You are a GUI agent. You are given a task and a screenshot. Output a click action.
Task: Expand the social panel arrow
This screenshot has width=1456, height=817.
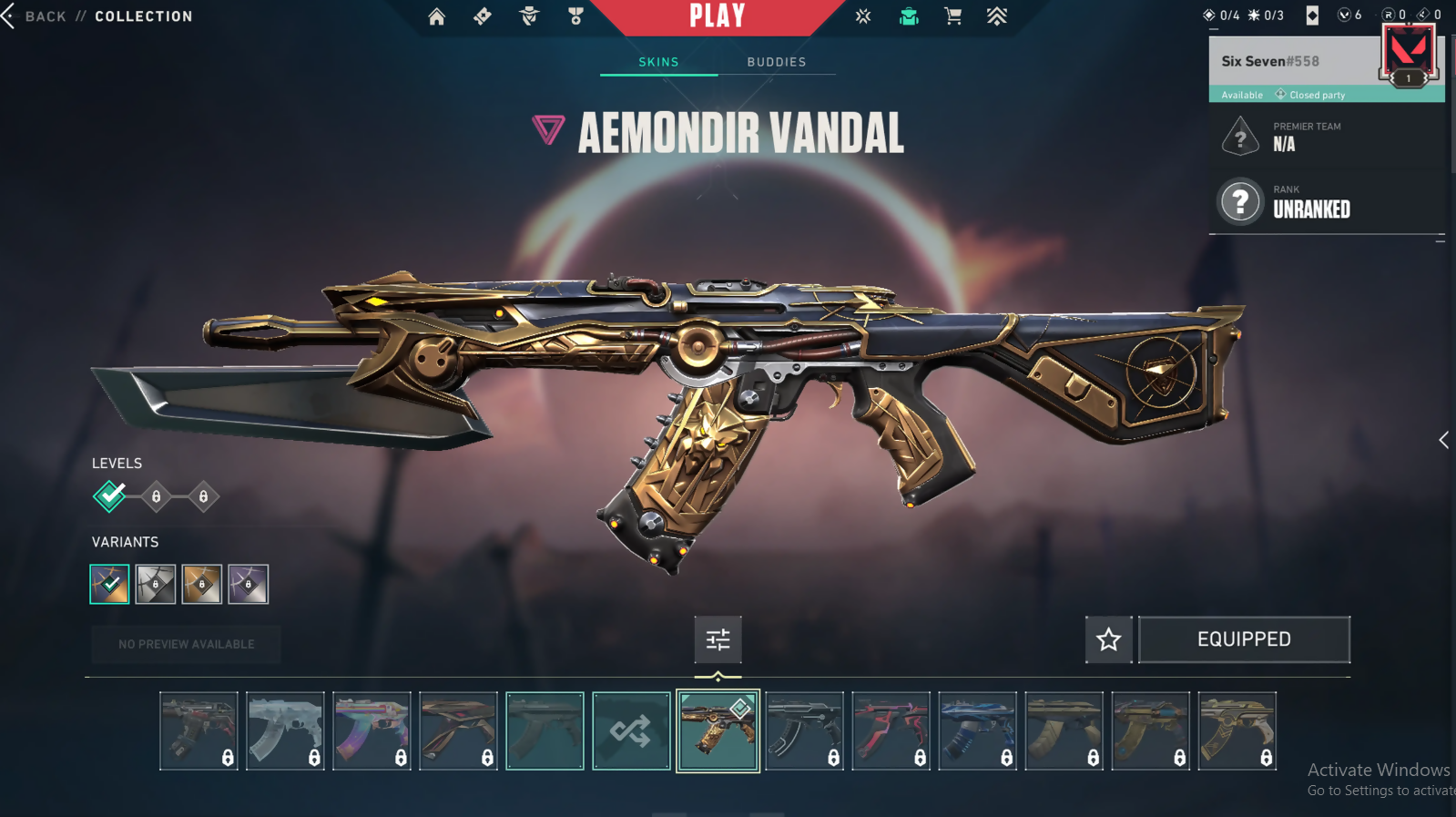coord(1443,441)
